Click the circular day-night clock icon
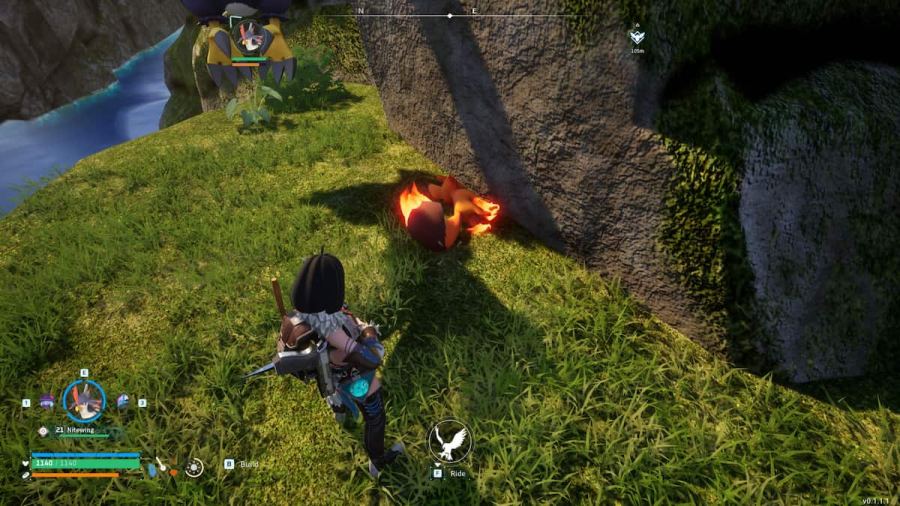This screenshot has height=506, width=900. point(194,467)
